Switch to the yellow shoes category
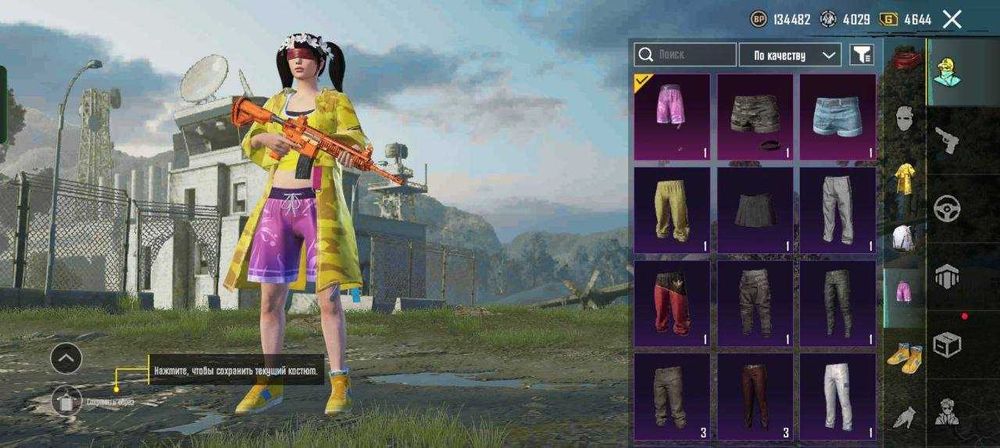This screenshot has width=1000, height=448. [904, 356]
